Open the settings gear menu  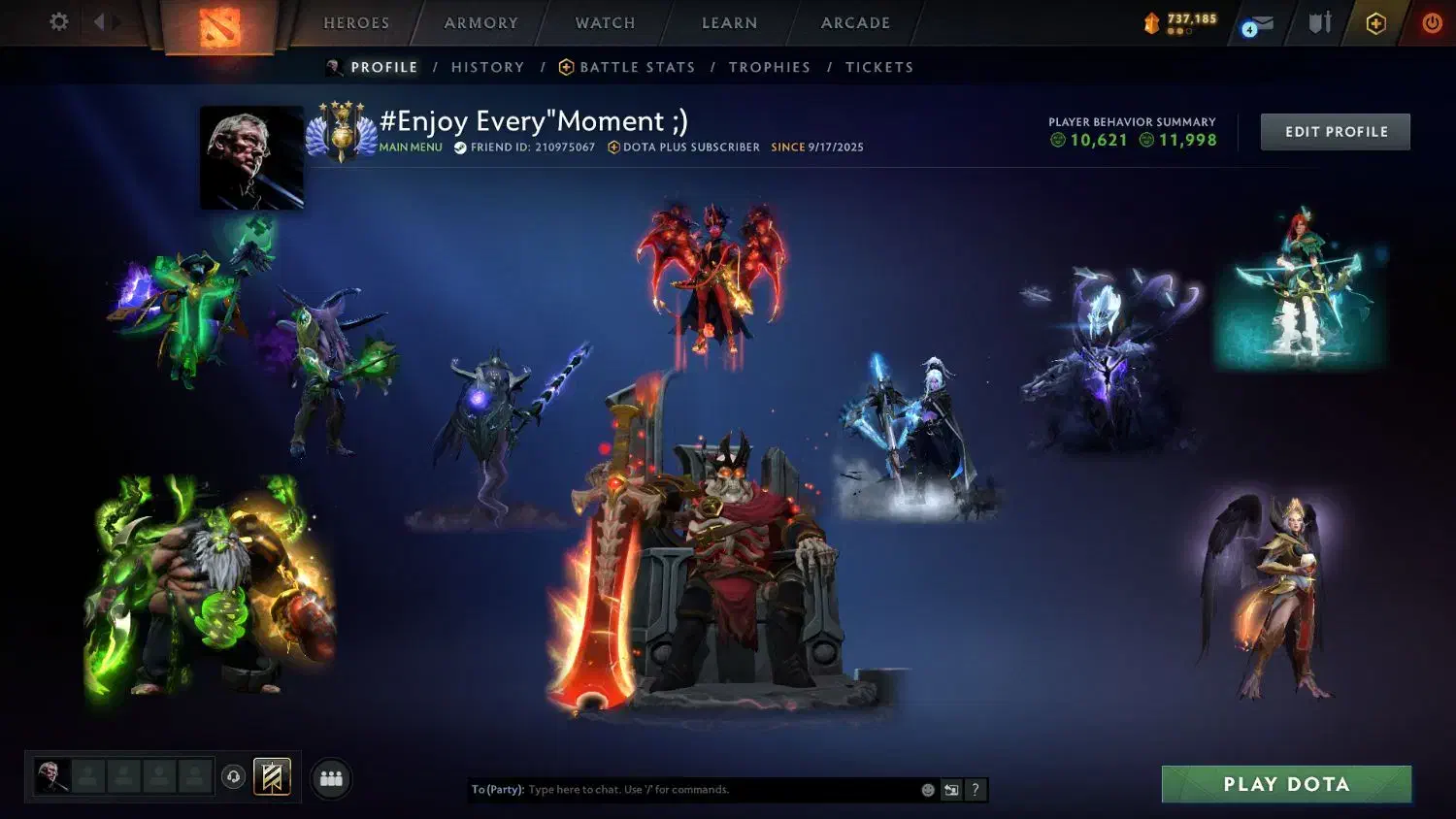click(x=58, y=22)
